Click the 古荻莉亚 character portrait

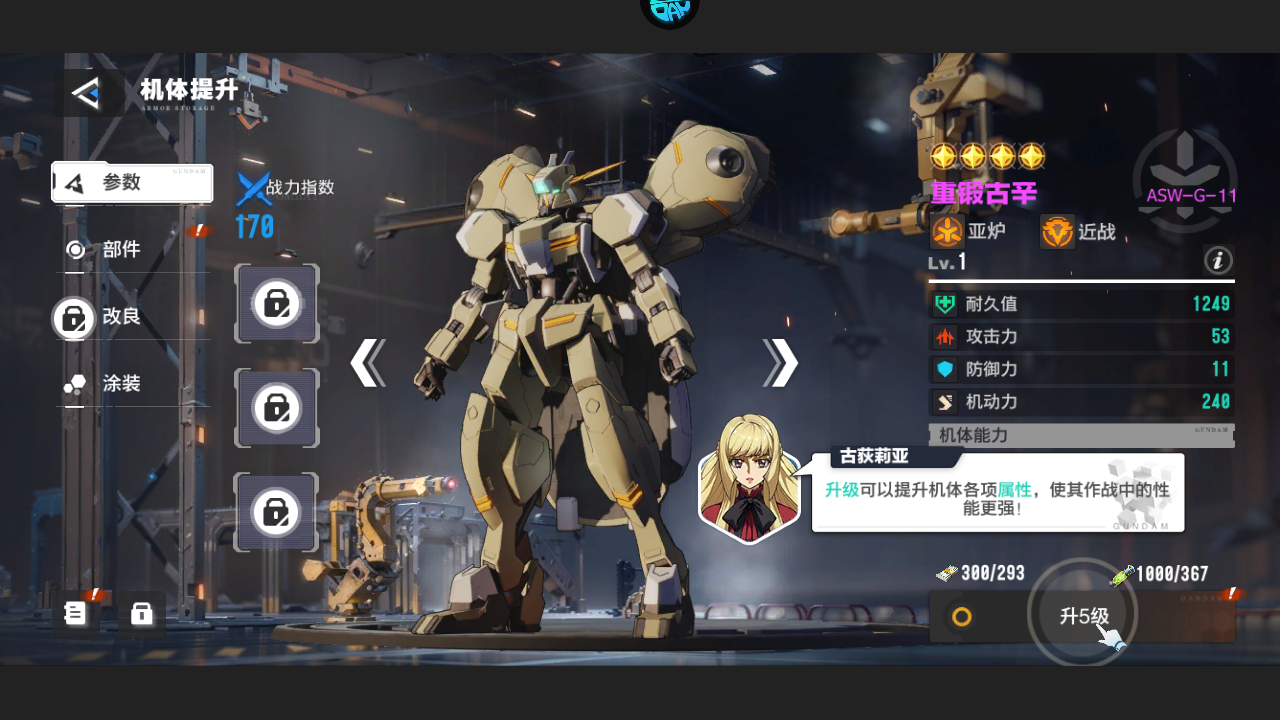(748, 478)
